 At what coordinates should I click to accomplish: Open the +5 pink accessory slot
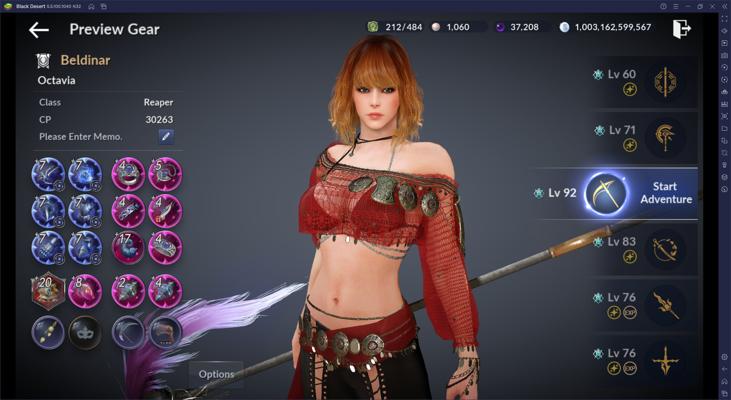coord(165,174)
